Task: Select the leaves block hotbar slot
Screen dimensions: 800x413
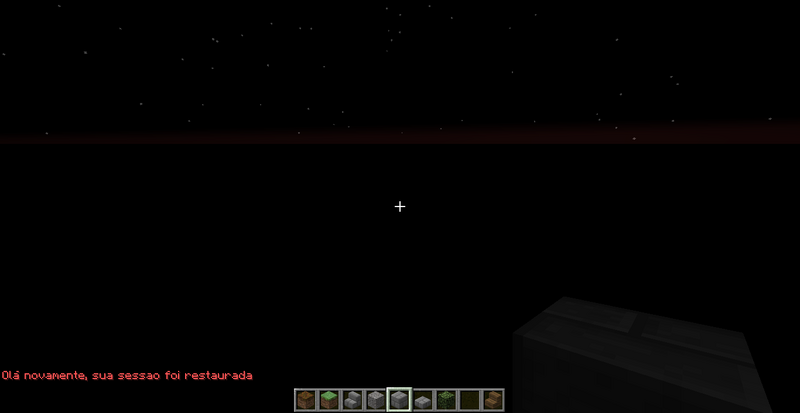Action: [446, 400]
